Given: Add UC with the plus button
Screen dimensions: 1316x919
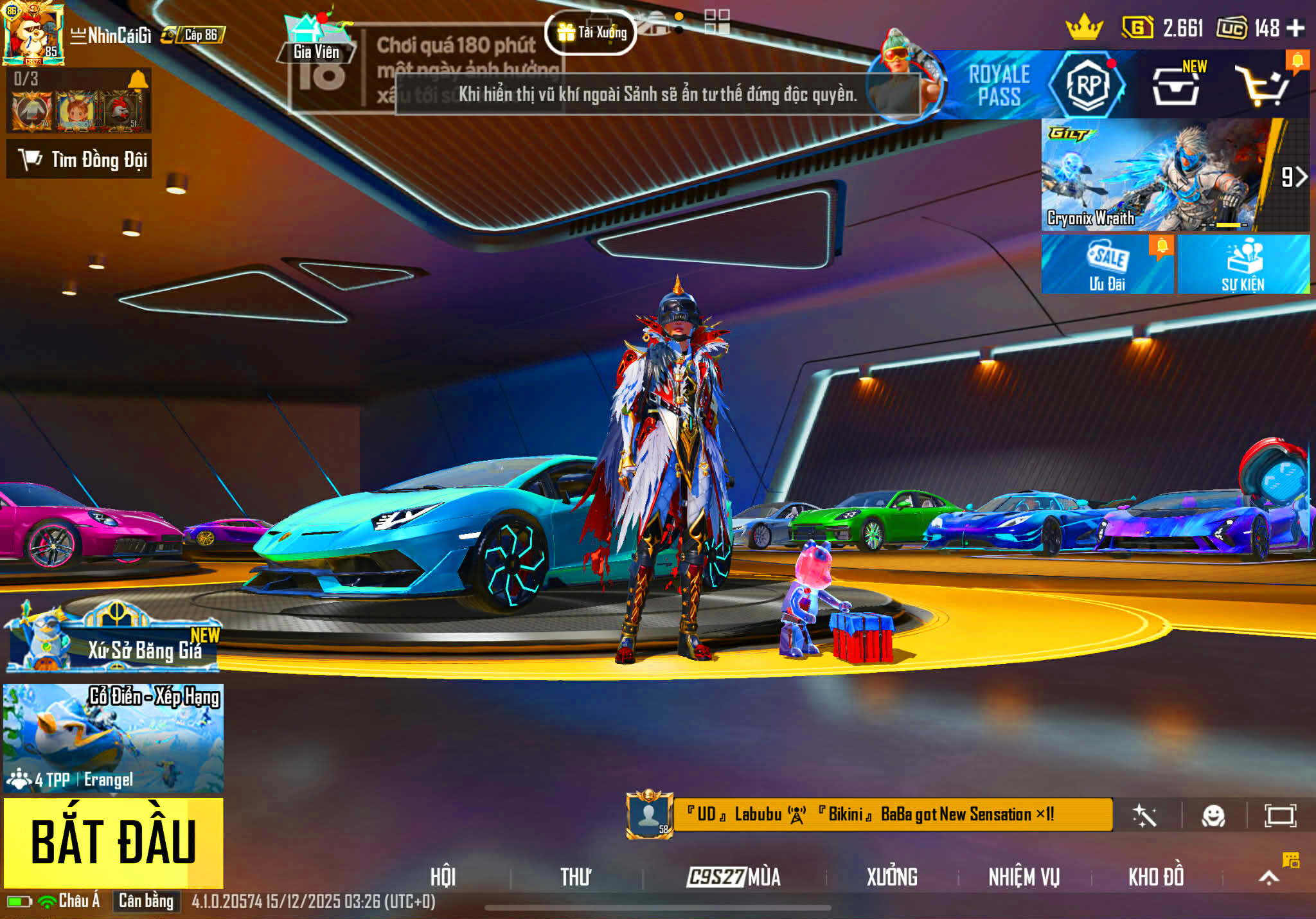Looking at the screenshot, I should point(1295,28).
